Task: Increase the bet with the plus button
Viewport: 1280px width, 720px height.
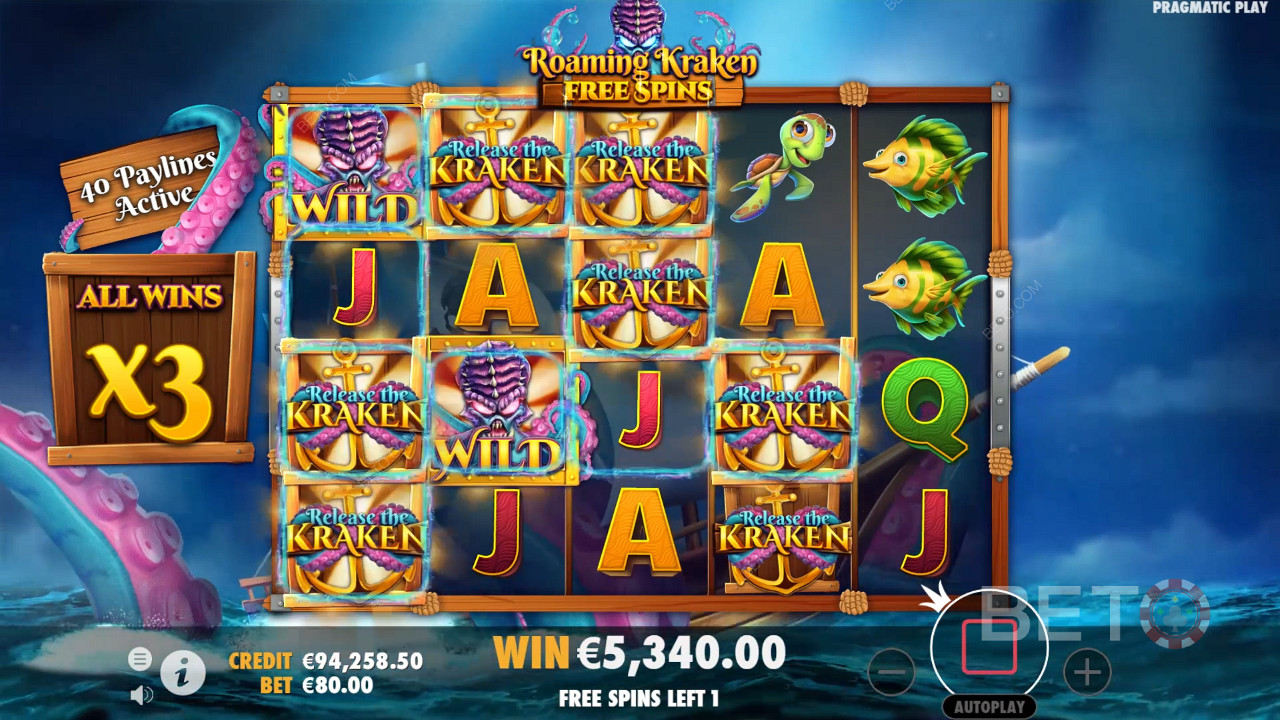Action: point(1086,672)
